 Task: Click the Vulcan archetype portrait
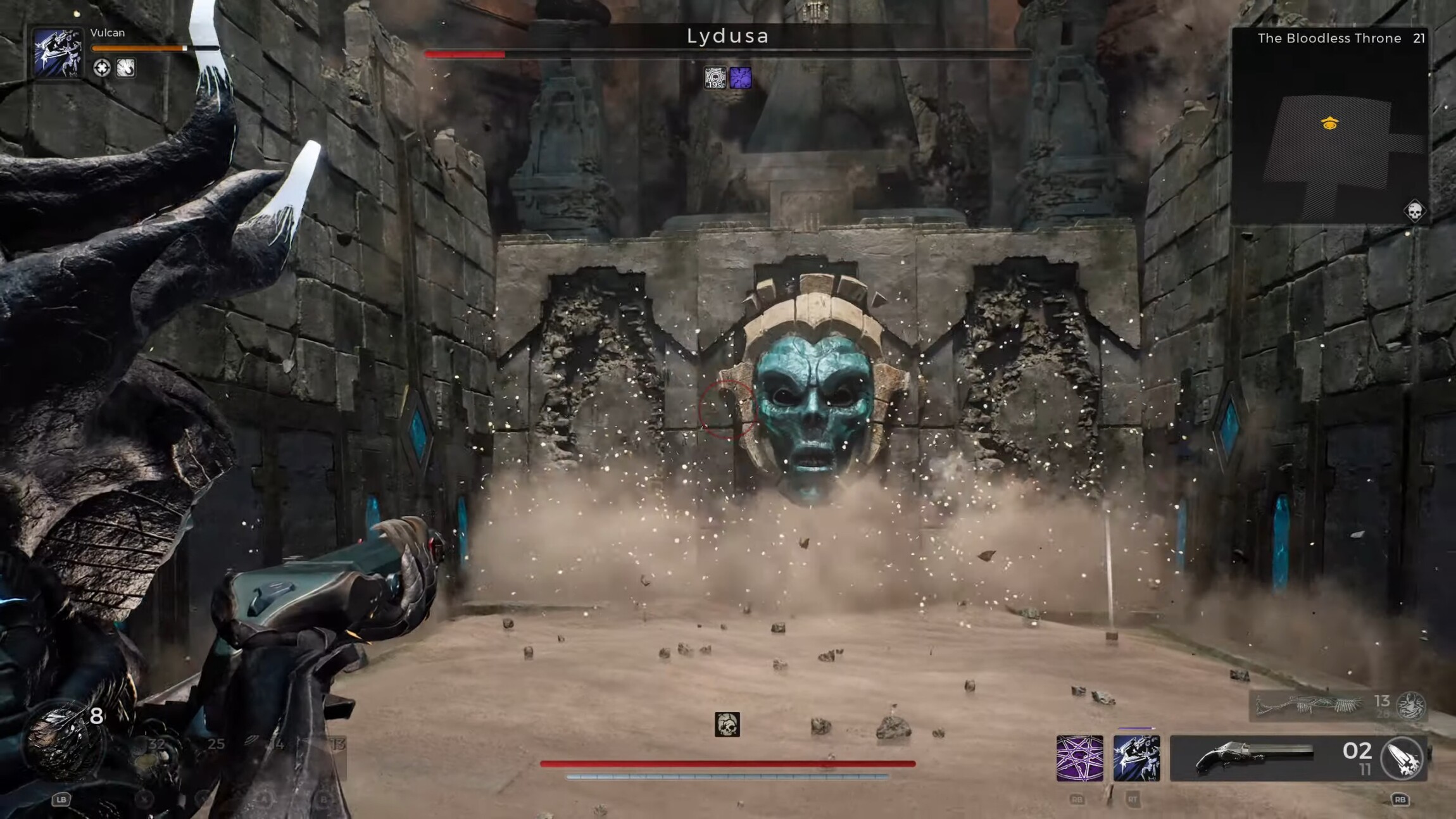58,53
